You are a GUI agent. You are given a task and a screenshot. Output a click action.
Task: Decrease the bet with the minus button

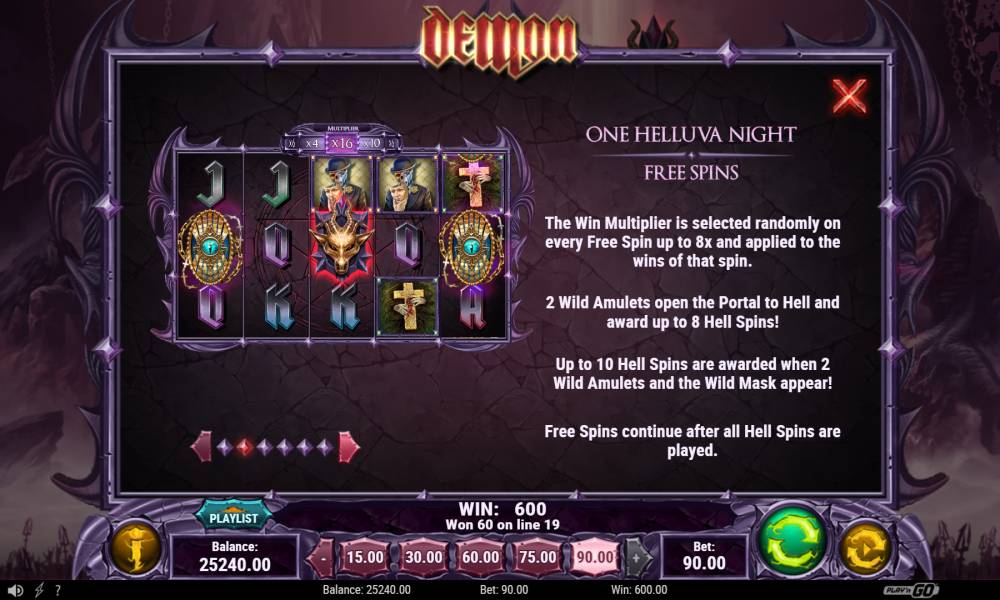323,557
